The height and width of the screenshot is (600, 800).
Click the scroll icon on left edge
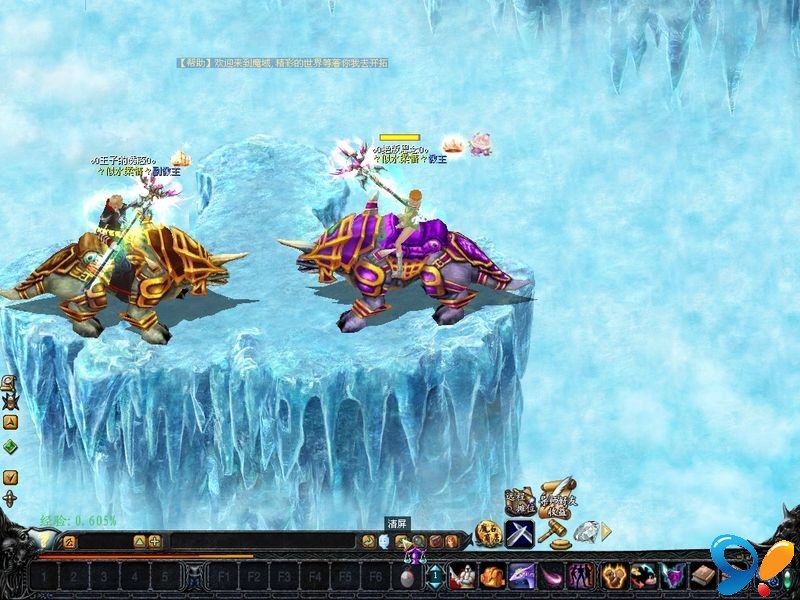(x=9, y=384)
